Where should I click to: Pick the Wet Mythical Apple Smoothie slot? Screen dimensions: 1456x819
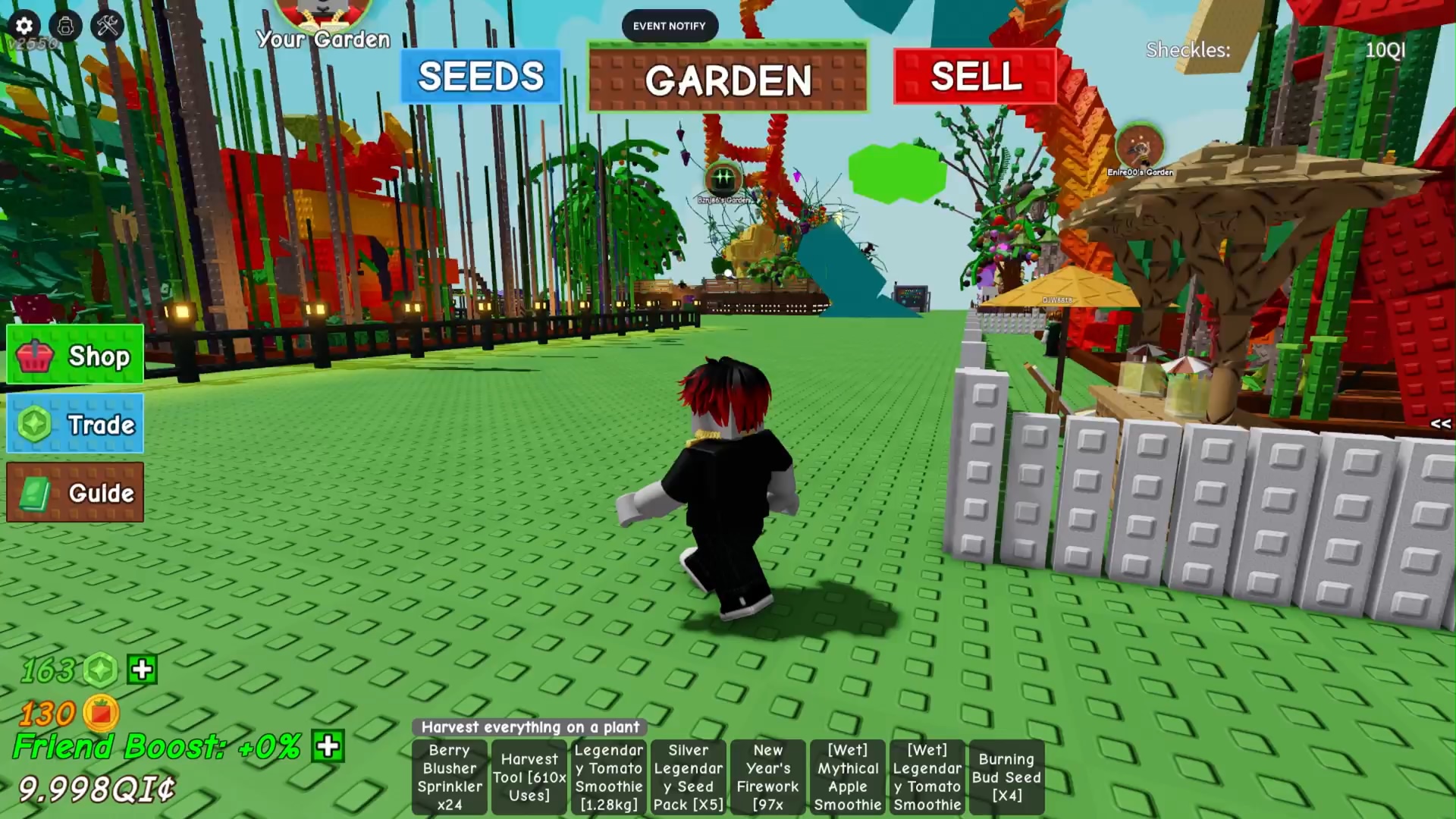847,777
